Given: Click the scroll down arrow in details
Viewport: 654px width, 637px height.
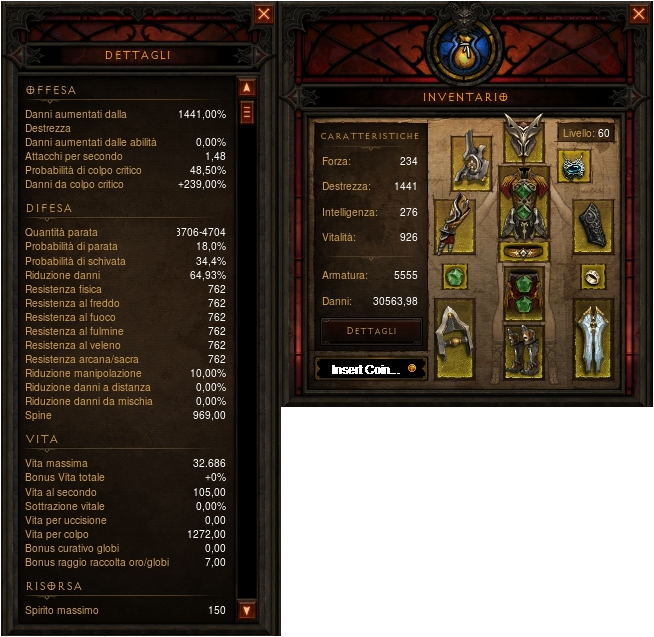Looking at the screenshot, I should click(x=247, y=609).
